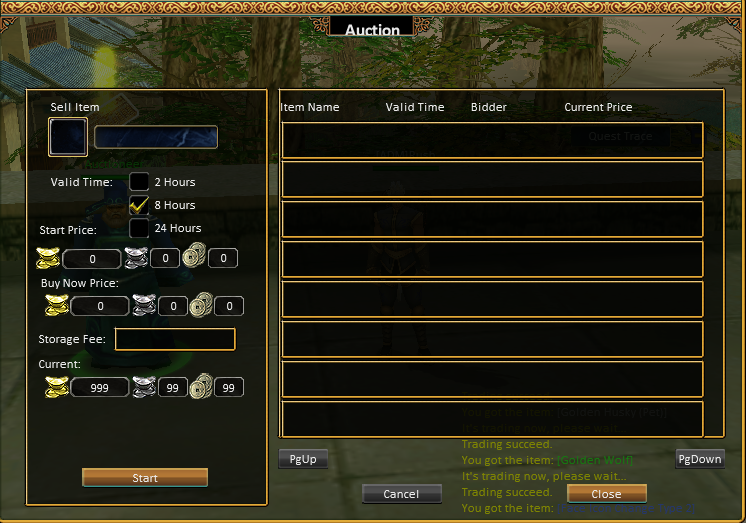Choose the 24 Hours valid time

coord(139,228)
